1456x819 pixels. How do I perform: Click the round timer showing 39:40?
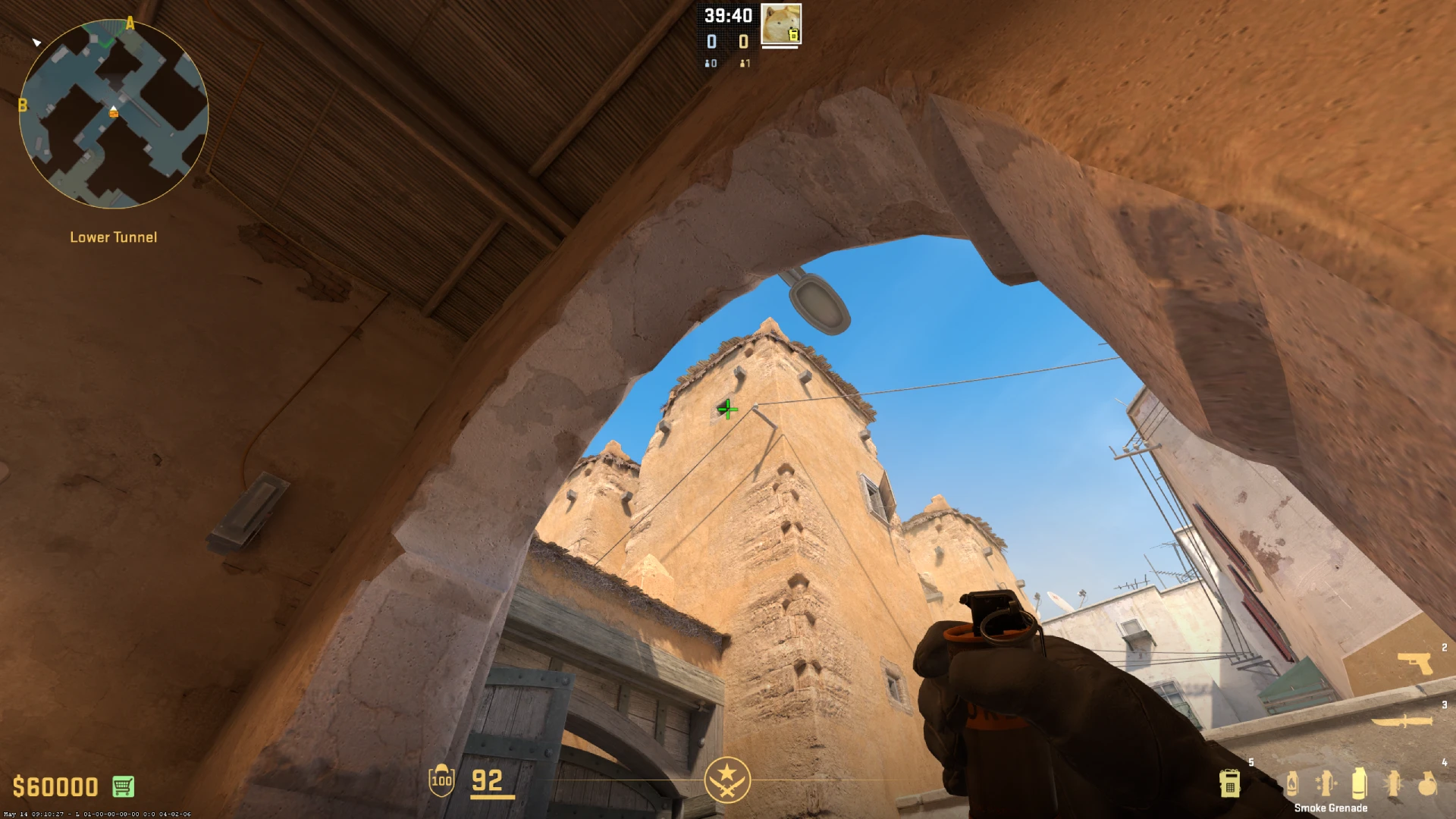tap(728, 15)
